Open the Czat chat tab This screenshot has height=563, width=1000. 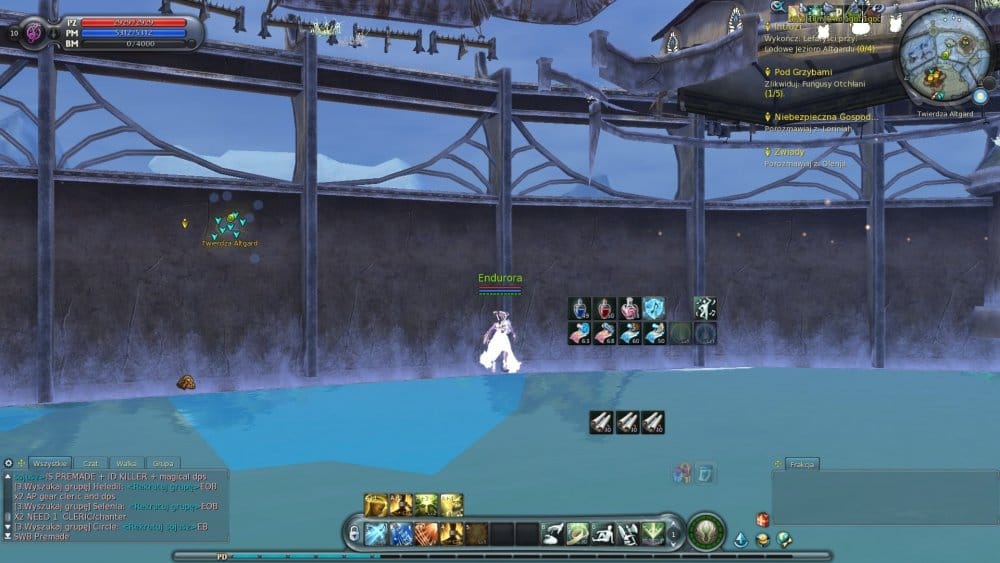coord(91,464)
